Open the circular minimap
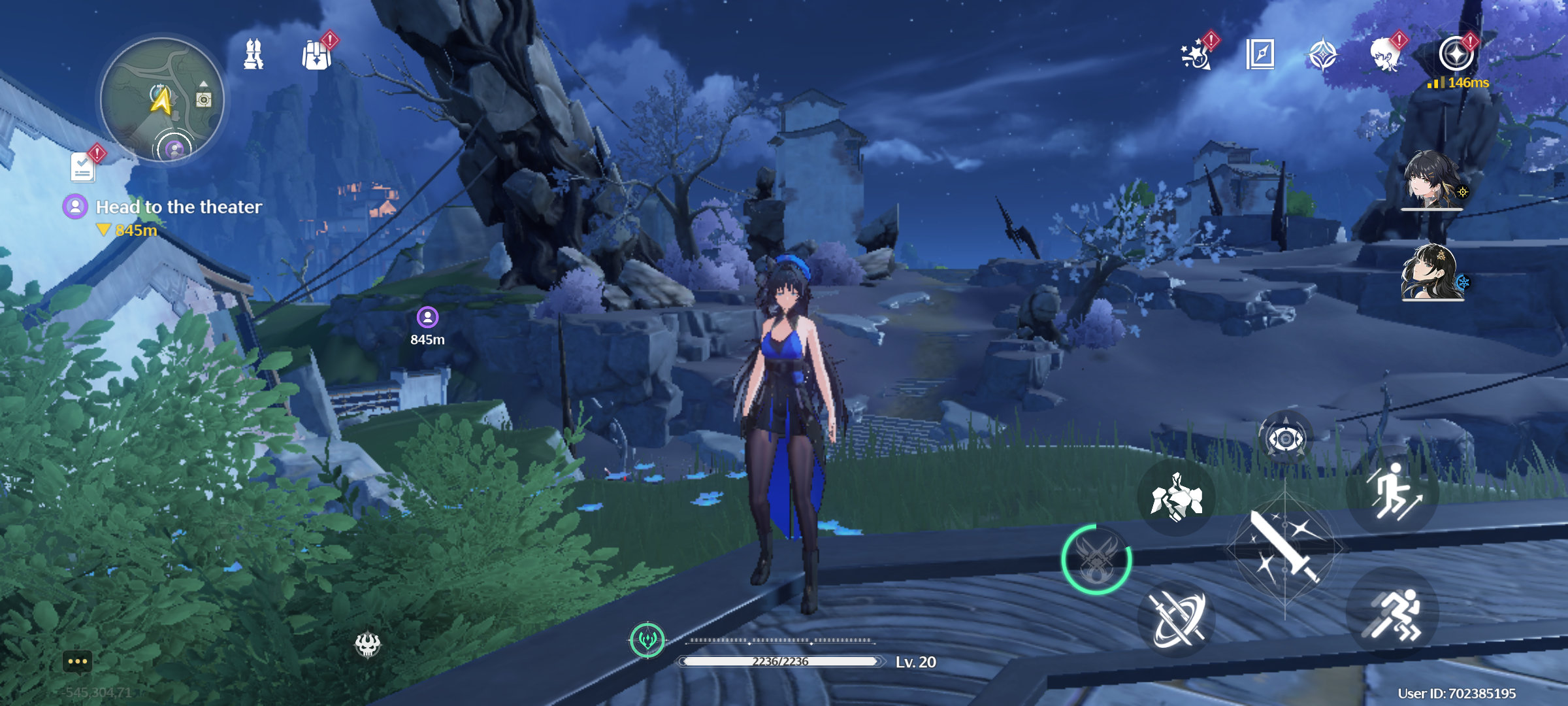 point(162,99)
